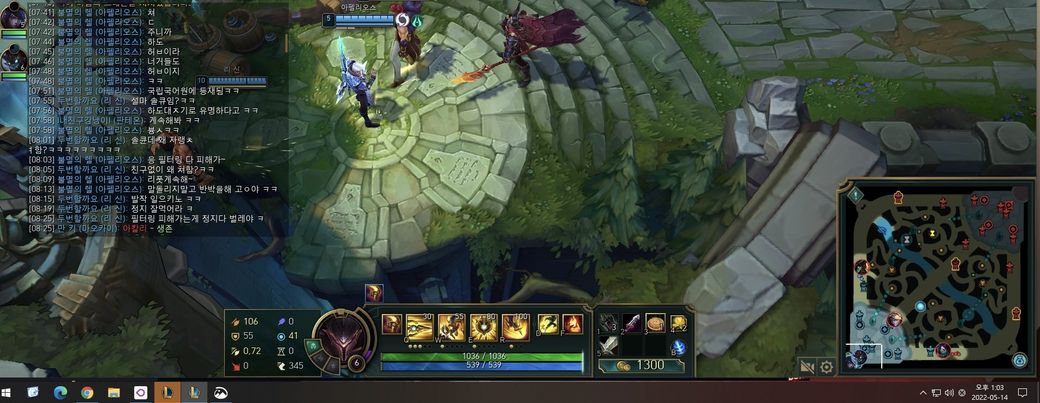
Task: Select the passive ability icon
Action: (392, 325)
